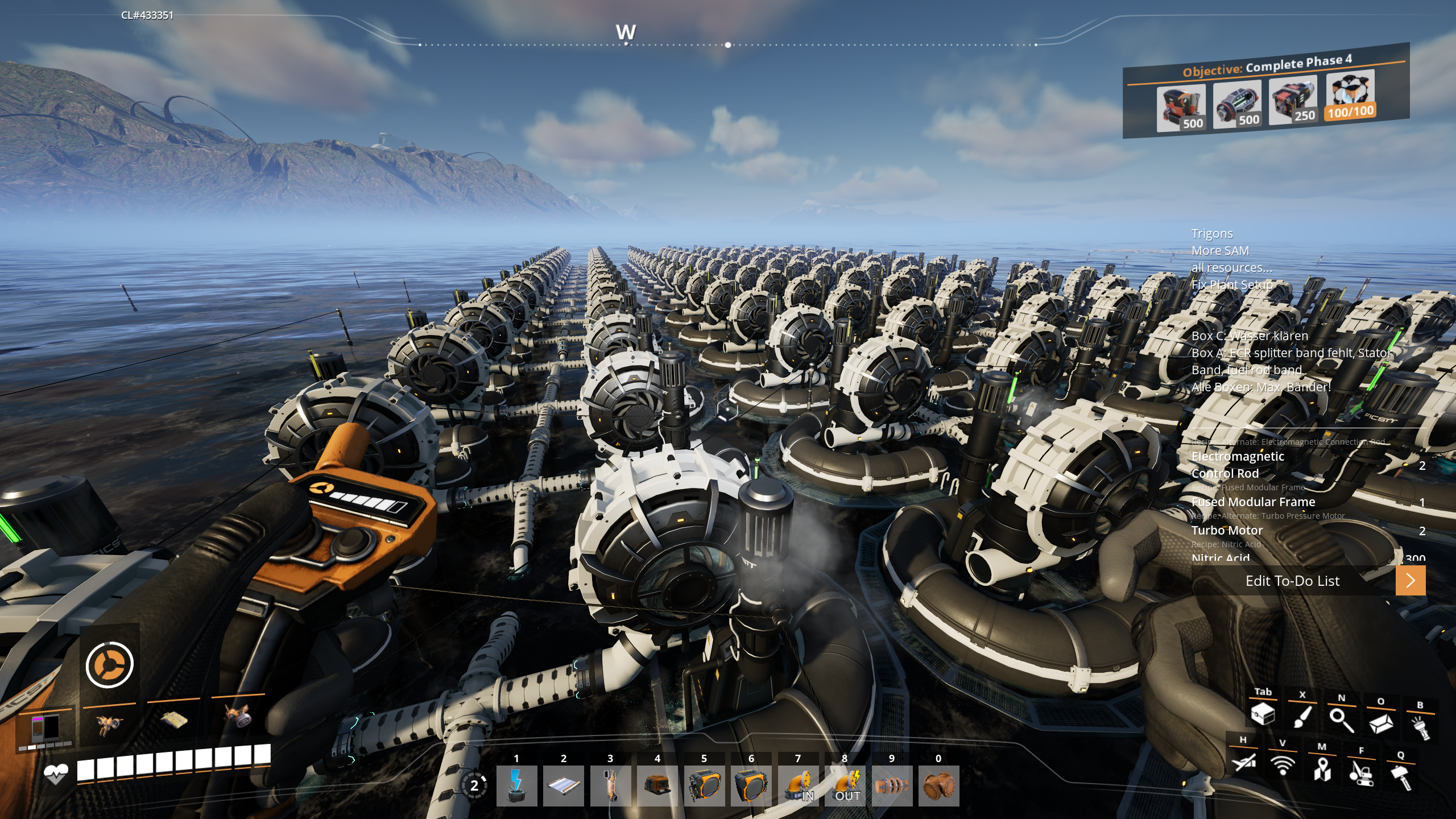Select the hoverpack equipment slot
Screen dimensions: 1456x819
(x=109, y=724)
